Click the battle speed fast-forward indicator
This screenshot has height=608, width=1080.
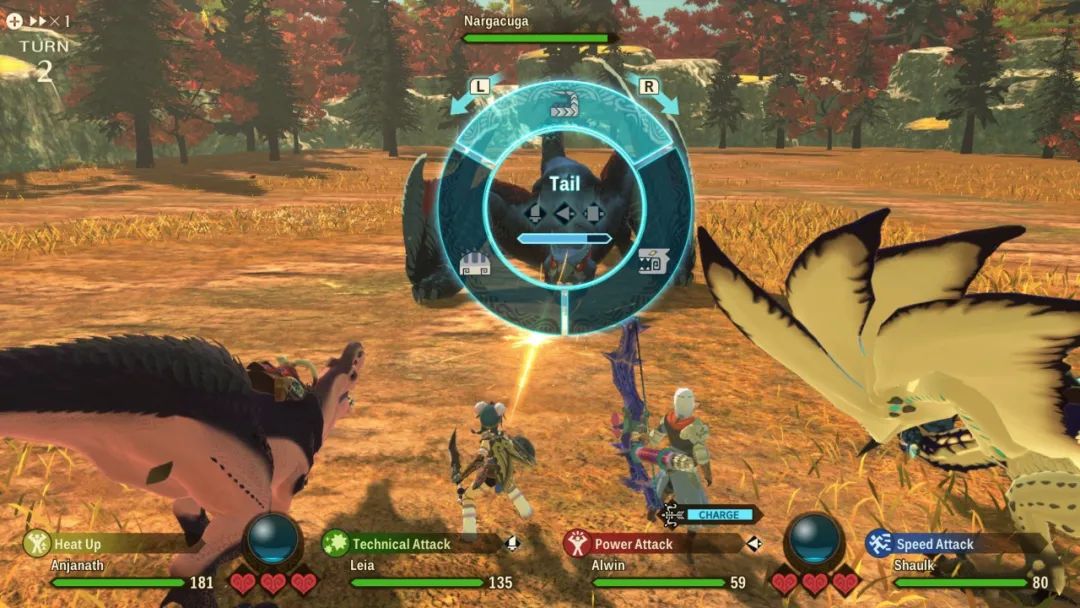pos(39,20)
